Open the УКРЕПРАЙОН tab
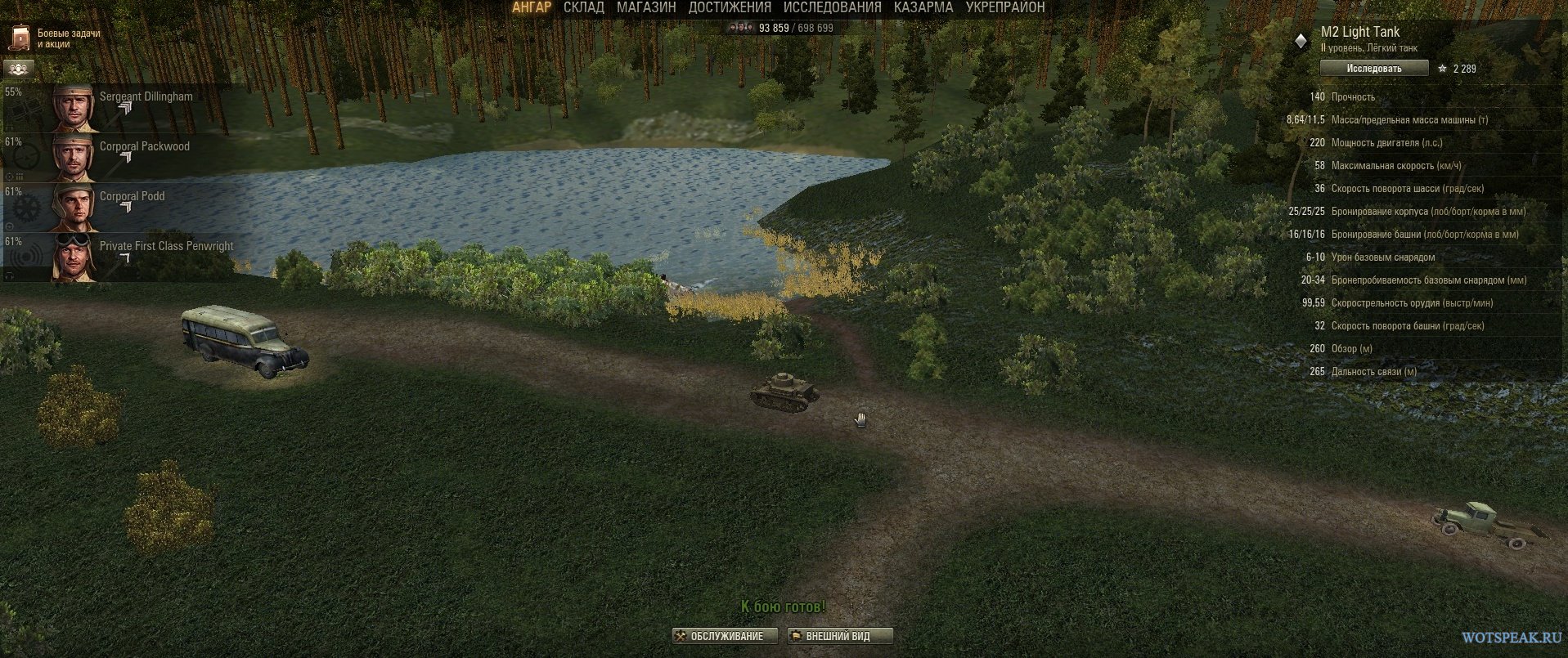Image resolution: width=1568 pixels, height=658 pixels. point(1005,7)
